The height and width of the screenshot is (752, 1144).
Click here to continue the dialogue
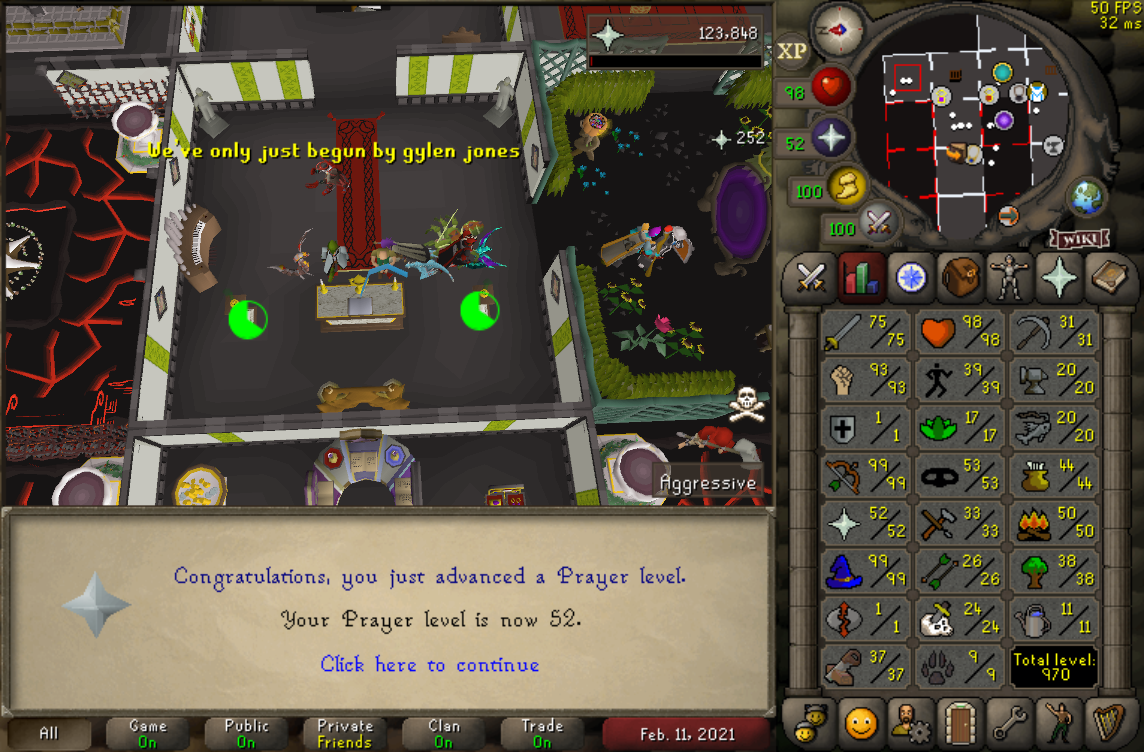(430, 665)
